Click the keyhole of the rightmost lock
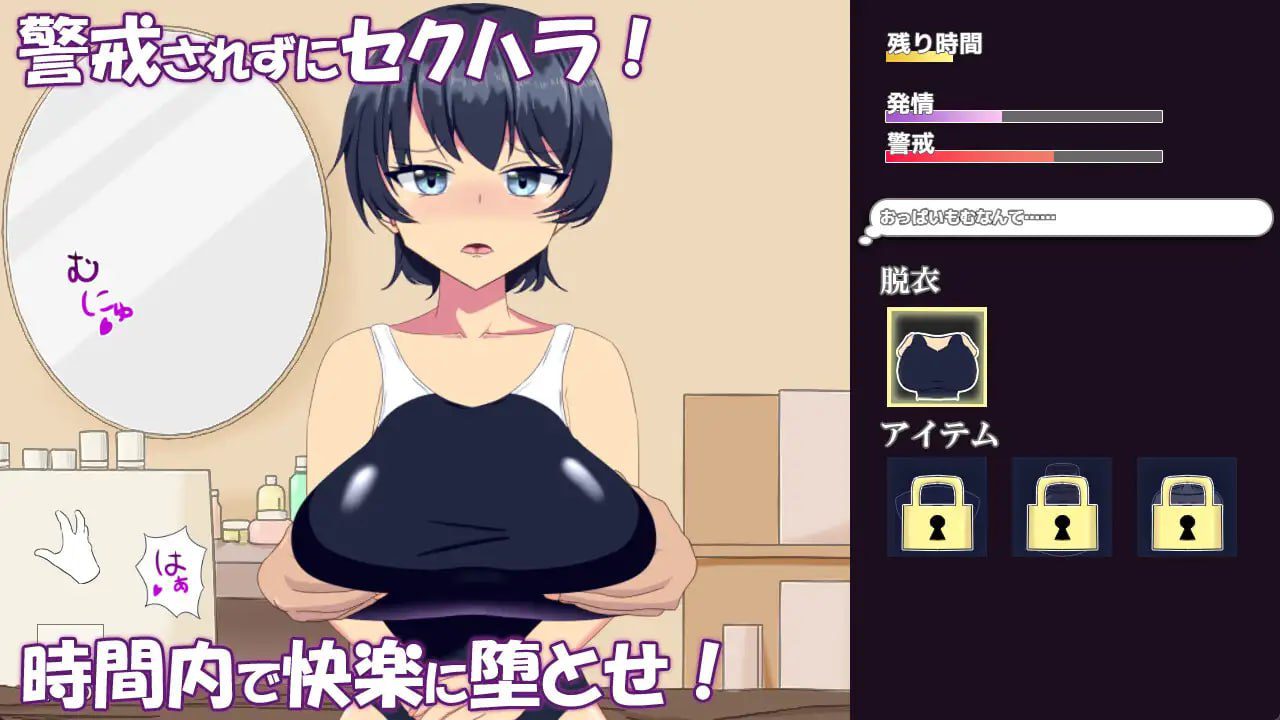 coord(1187,527)
